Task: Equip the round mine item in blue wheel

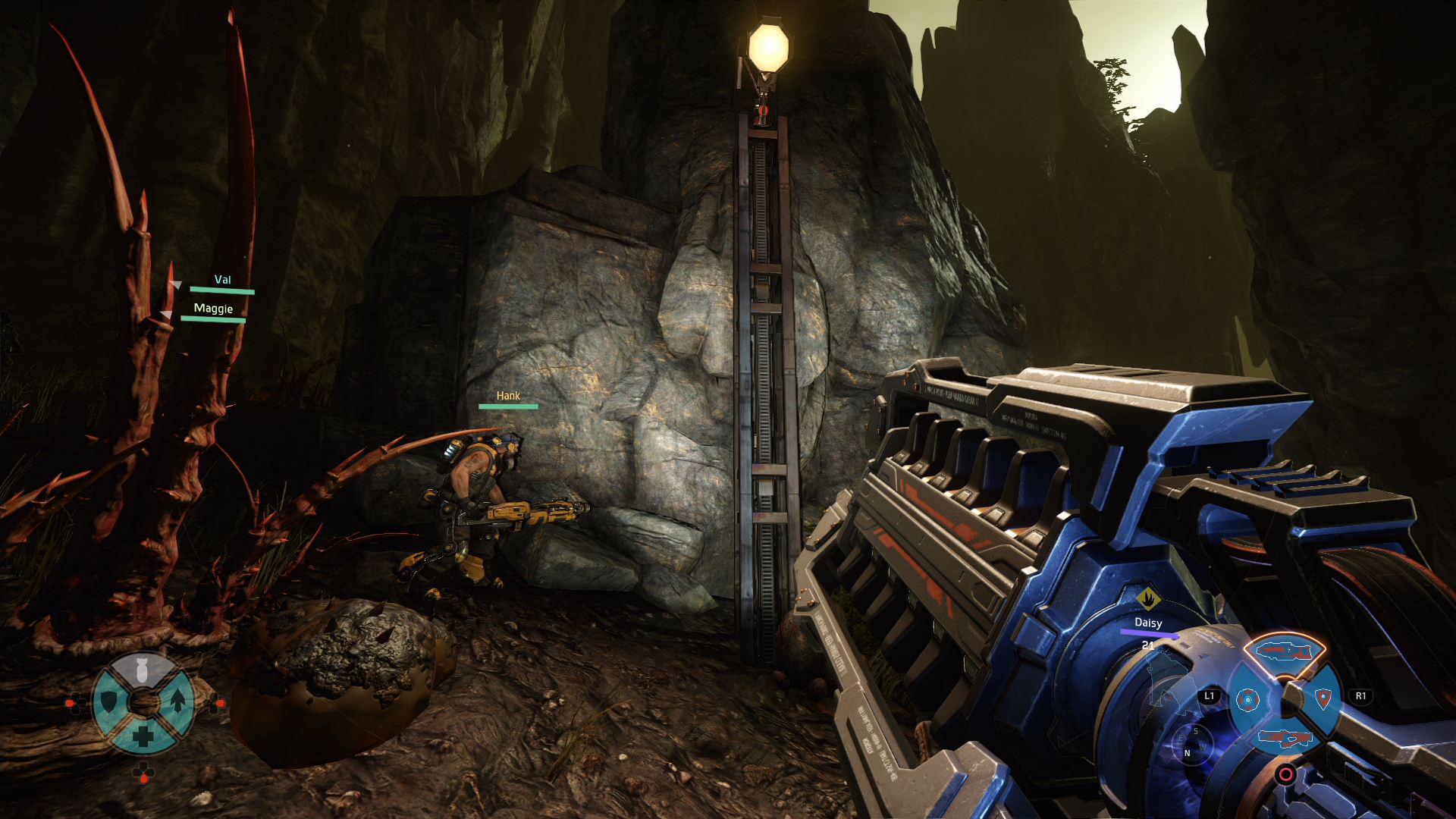Action: pos(1247,699)
